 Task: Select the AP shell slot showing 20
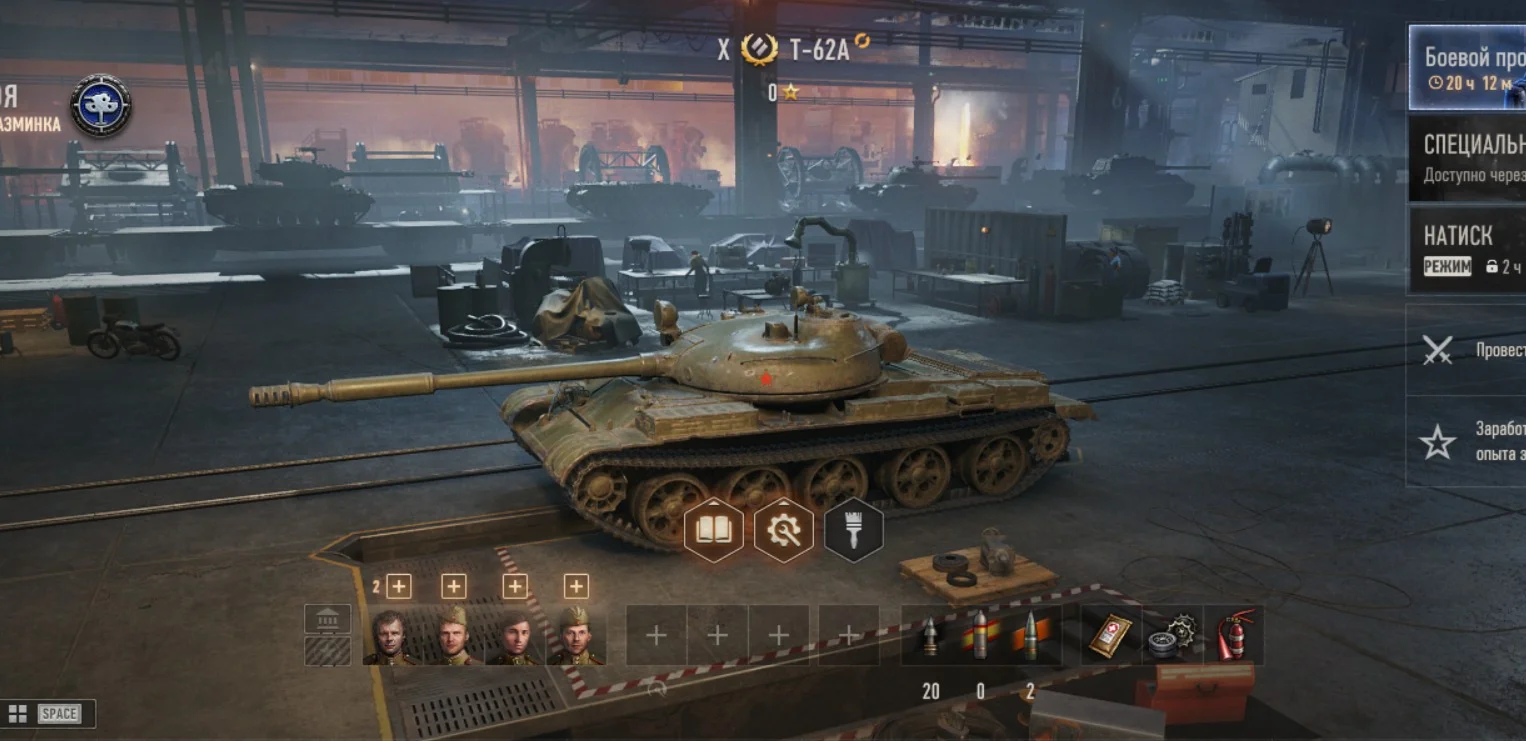click(931, 635)
